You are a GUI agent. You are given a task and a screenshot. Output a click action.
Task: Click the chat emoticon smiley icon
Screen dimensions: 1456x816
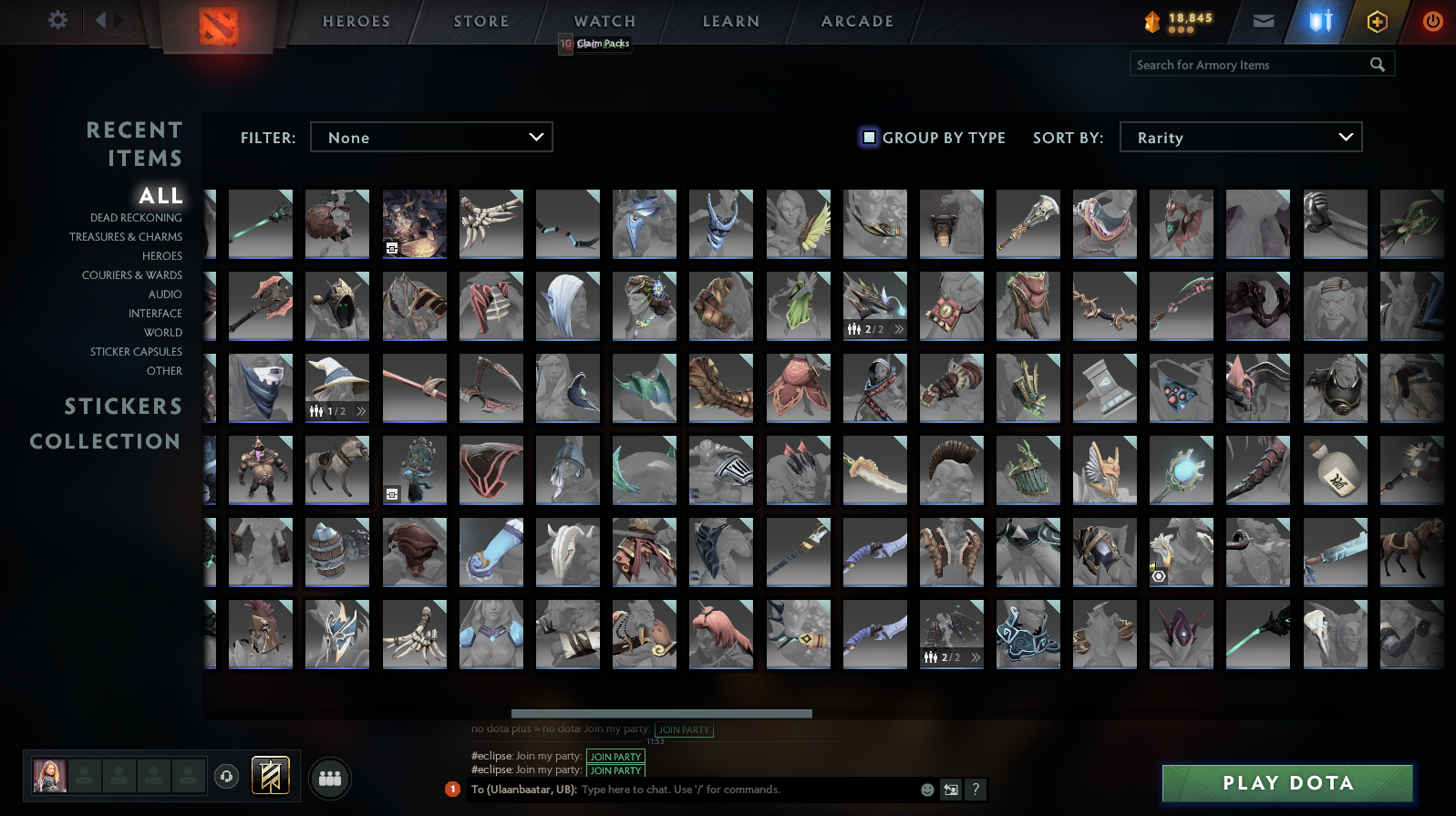tap(927, 790)
